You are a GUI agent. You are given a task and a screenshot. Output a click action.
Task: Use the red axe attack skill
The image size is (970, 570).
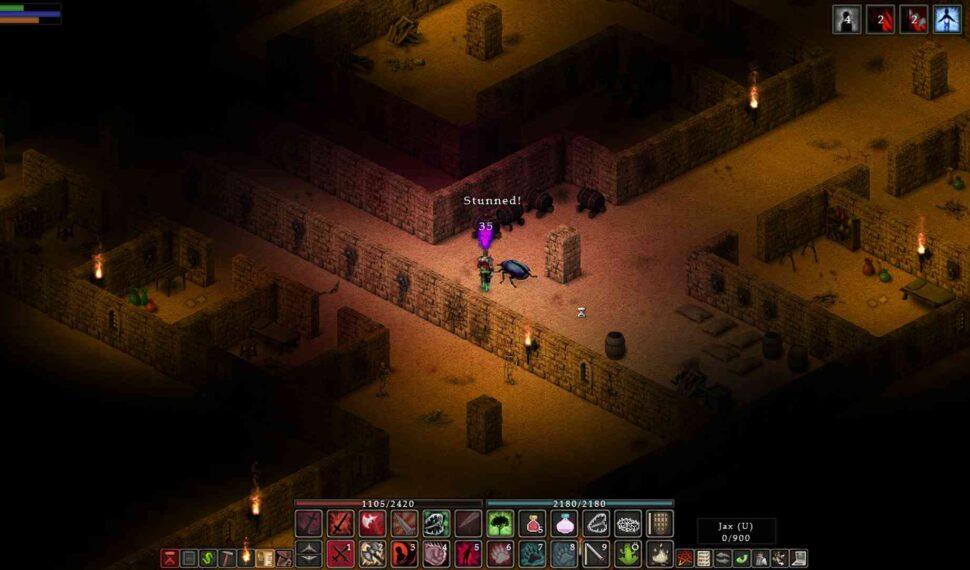click(x=372, y=523)
